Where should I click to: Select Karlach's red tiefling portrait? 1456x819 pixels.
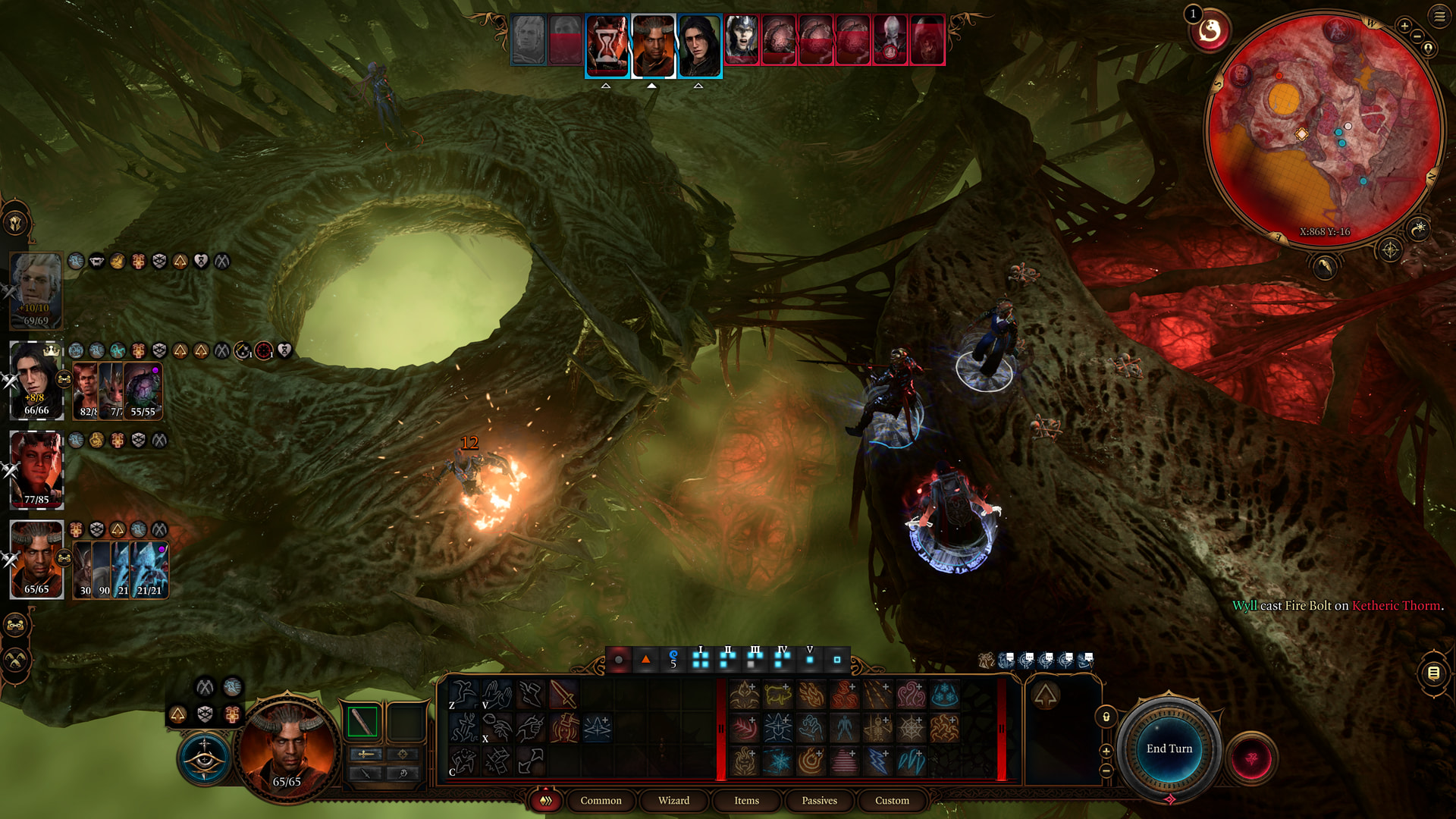pos(36,469)
